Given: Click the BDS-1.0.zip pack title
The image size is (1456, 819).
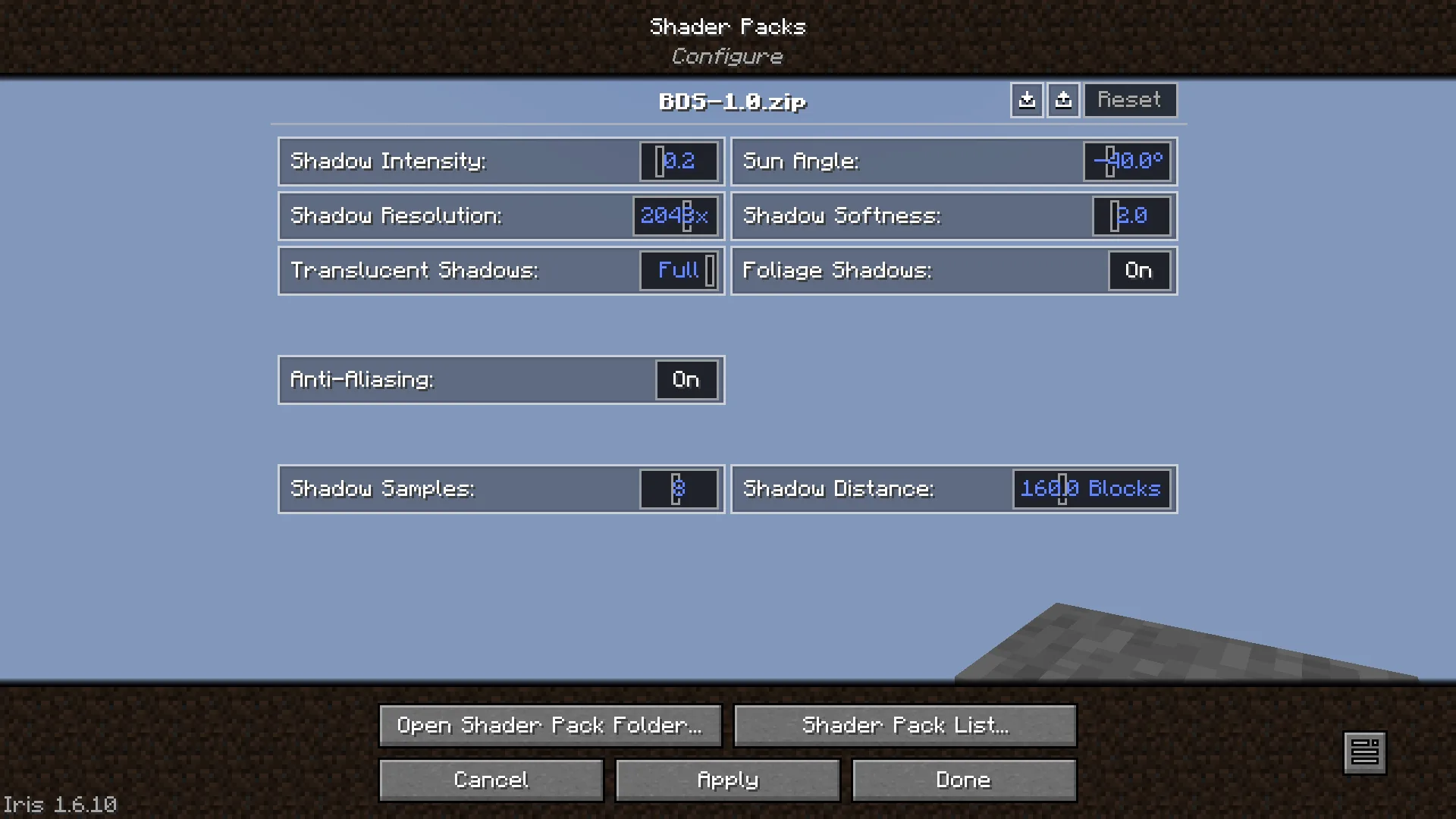Looking at the screenshot, I should point(732,102).
